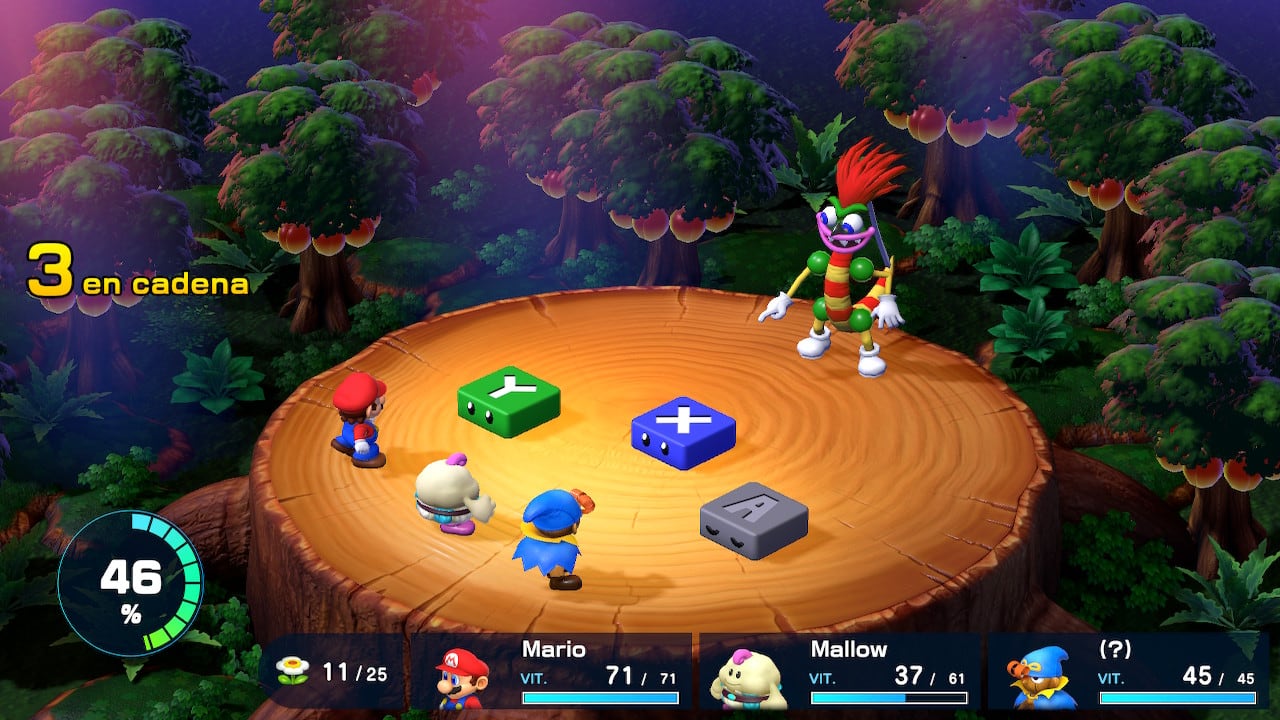Click Mario's character model on the stump
Image resolution: width=1280 pixels, height=720 pixels.
(x=360, y=420)
